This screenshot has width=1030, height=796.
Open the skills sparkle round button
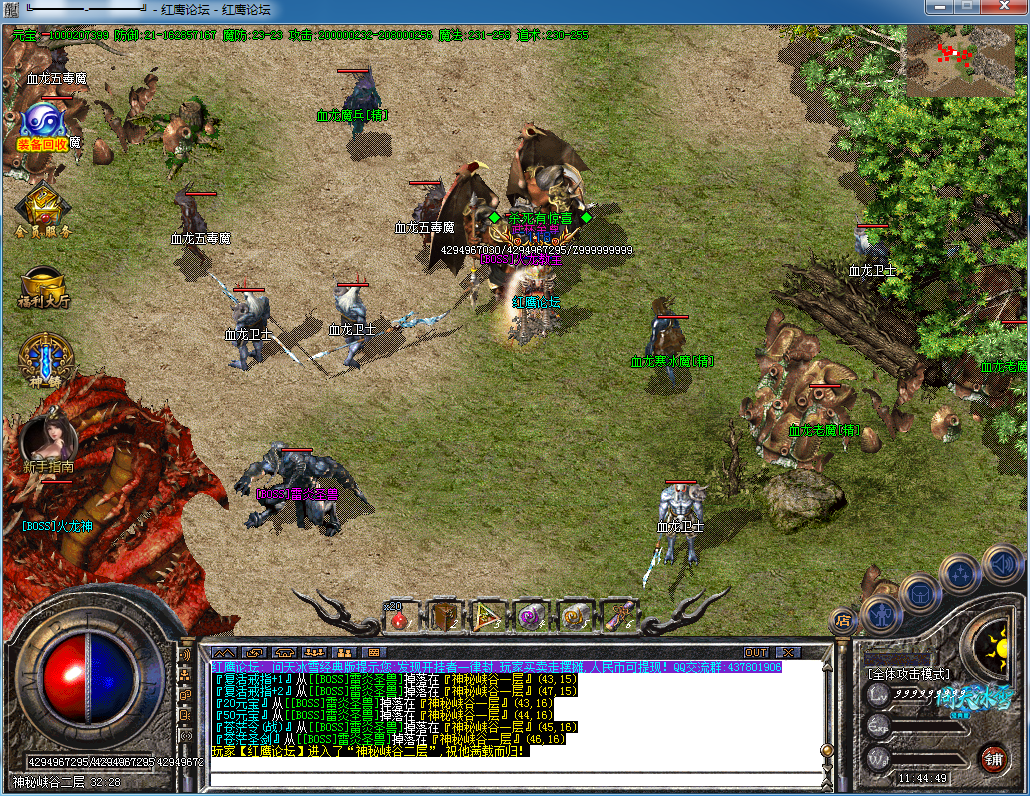click(x=961, y=574)
